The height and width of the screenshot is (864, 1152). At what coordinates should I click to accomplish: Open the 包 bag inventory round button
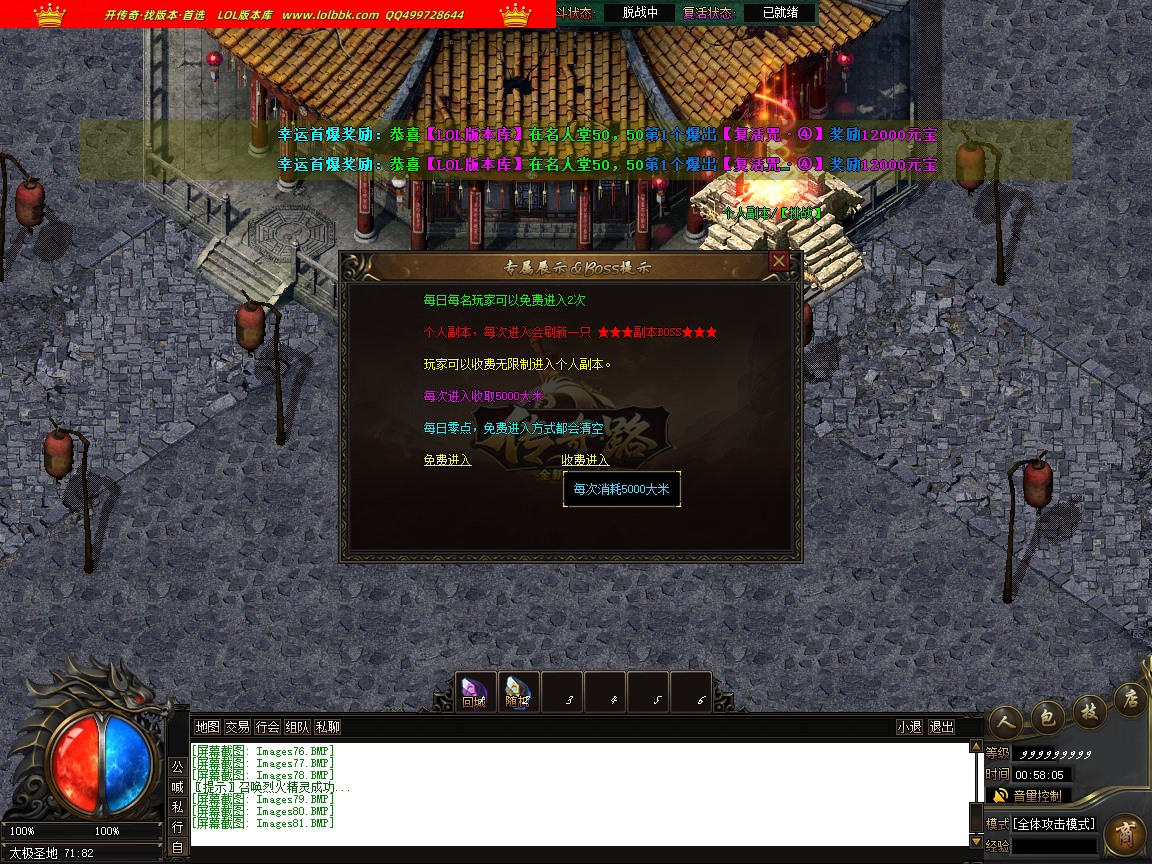coord(1047,715)
